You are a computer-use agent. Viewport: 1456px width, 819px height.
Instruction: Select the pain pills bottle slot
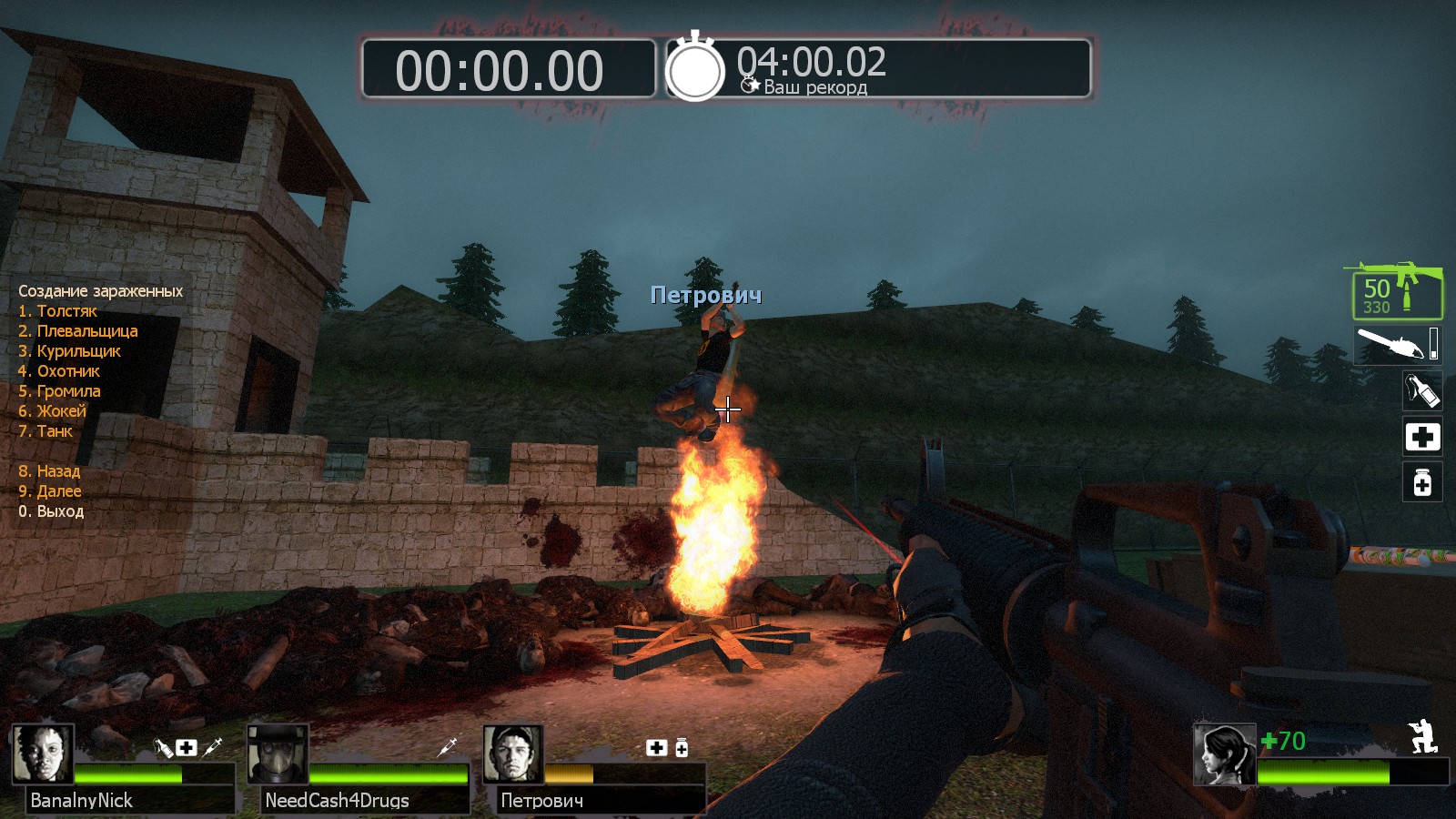pos(1422,482)
